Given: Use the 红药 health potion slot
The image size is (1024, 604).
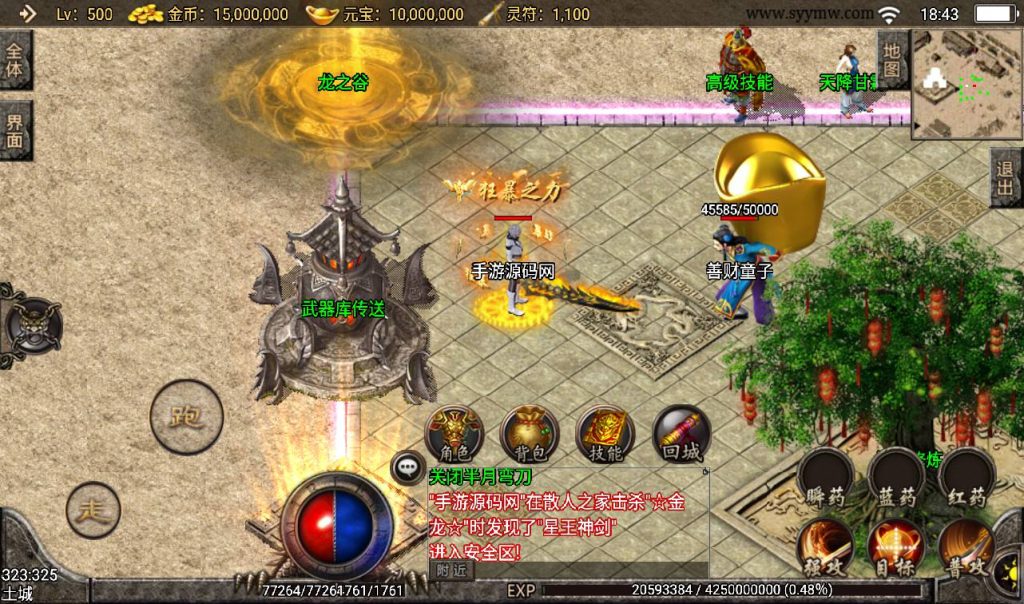Looking at the screenshot, I should coord(966,476).
